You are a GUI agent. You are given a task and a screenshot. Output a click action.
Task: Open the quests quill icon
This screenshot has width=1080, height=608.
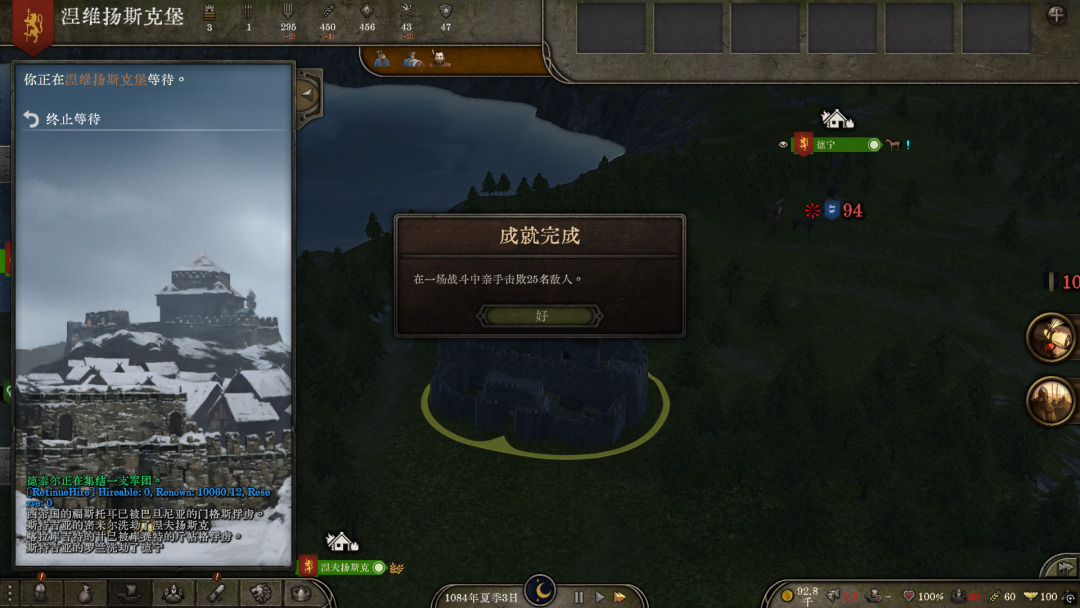click(217, 592)
